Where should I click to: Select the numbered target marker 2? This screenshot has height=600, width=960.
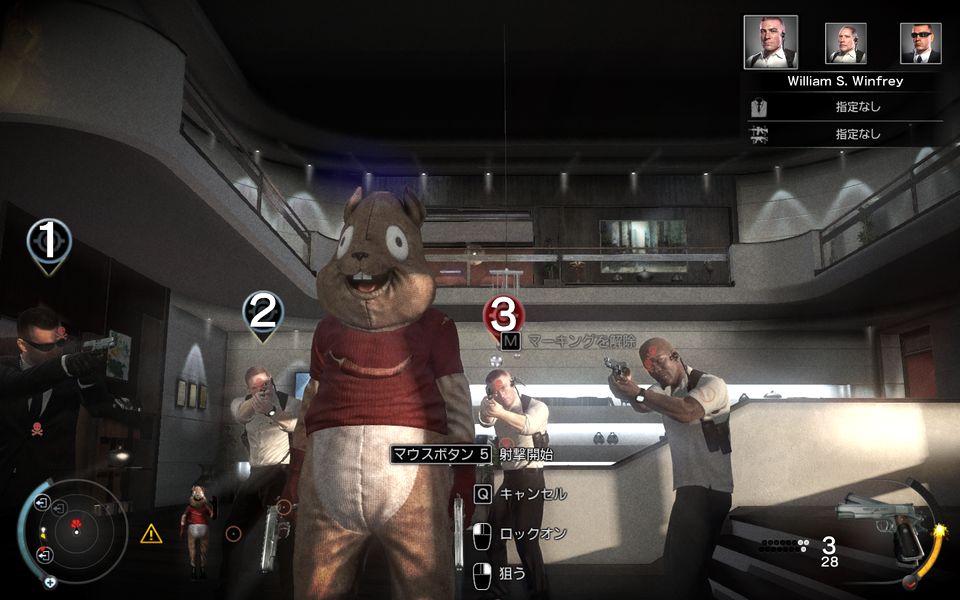tap(262, 313)
